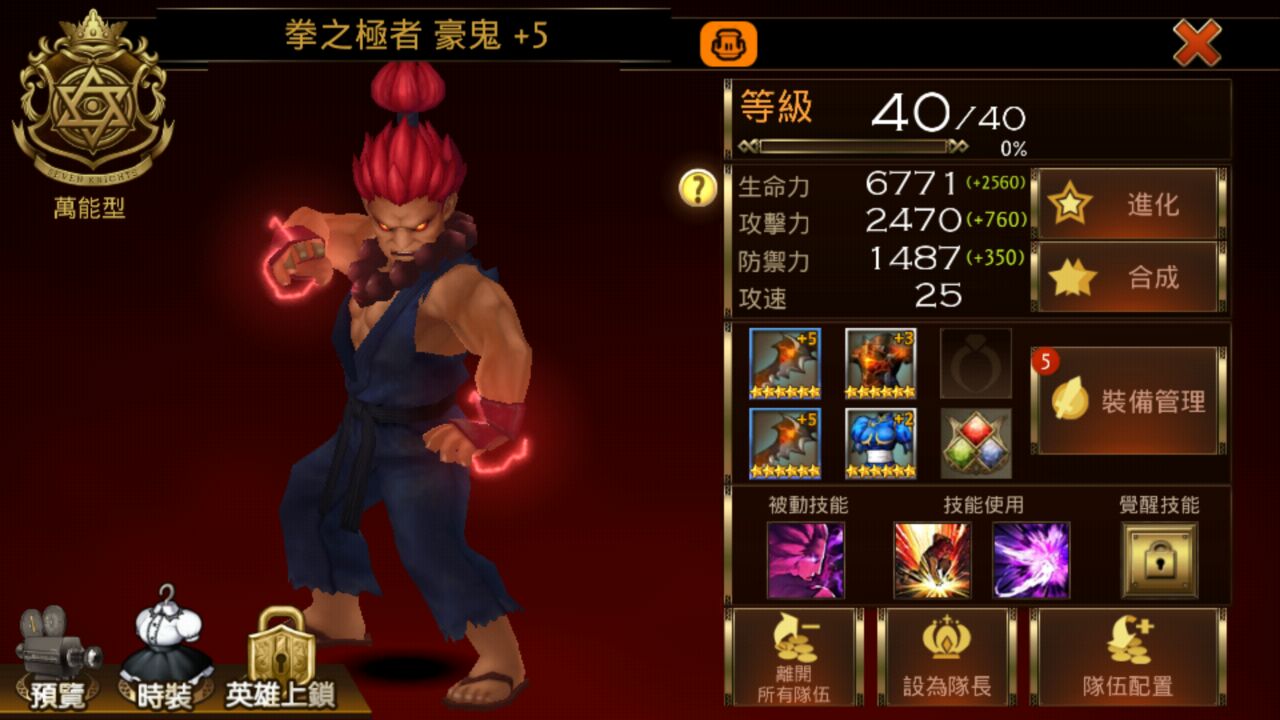The image size is (1280, 720).
Task: Close the hero detail screen
Action: pyautogui.click(x=1196, y=43)
